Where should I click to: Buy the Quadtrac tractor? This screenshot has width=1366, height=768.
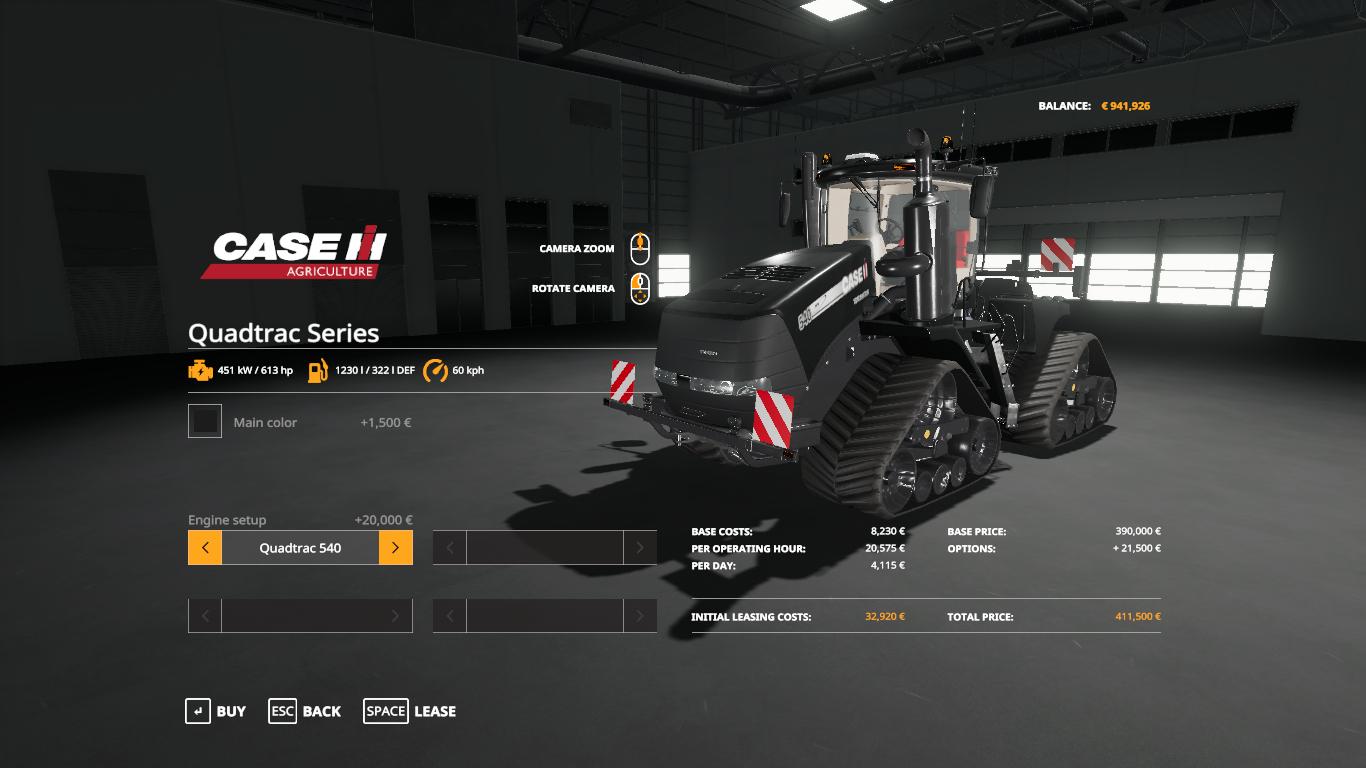tap(216, 711)
